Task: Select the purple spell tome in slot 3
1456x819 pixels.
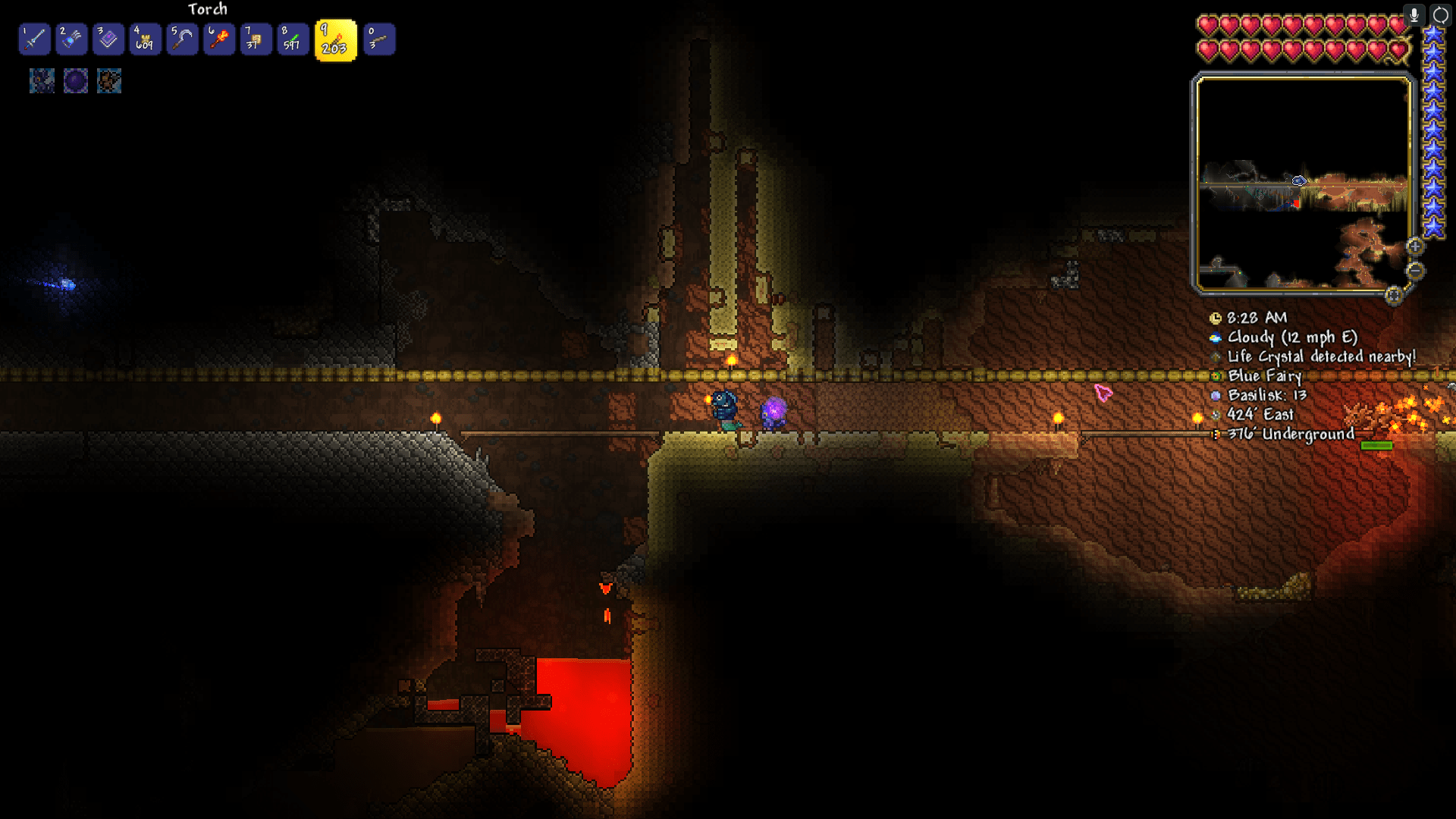Action: [x=108, y=39]
